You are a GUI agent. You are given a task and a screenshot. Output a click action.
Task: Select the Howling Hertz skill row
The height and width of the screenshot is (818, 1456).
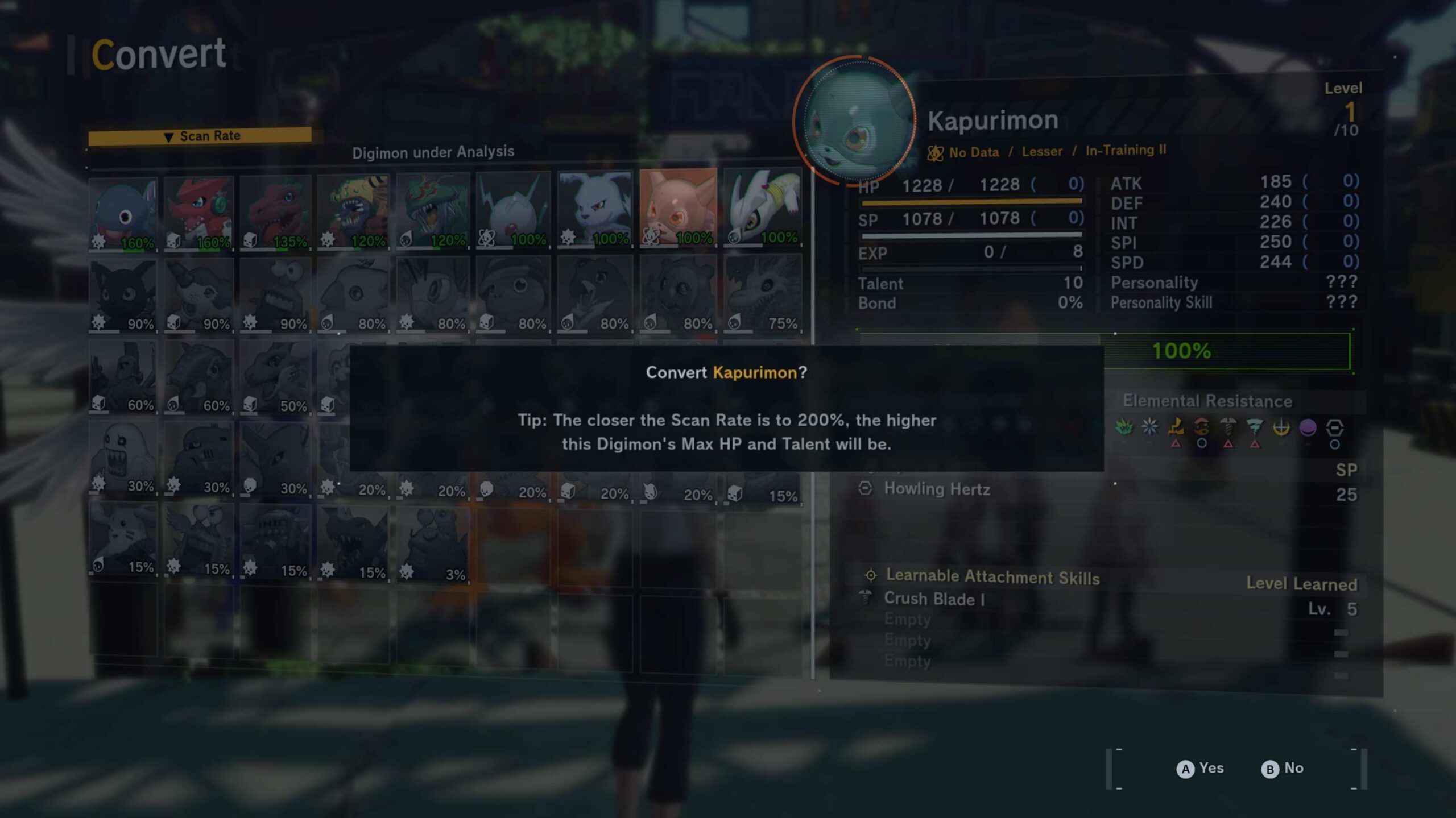tap(937, 489)
